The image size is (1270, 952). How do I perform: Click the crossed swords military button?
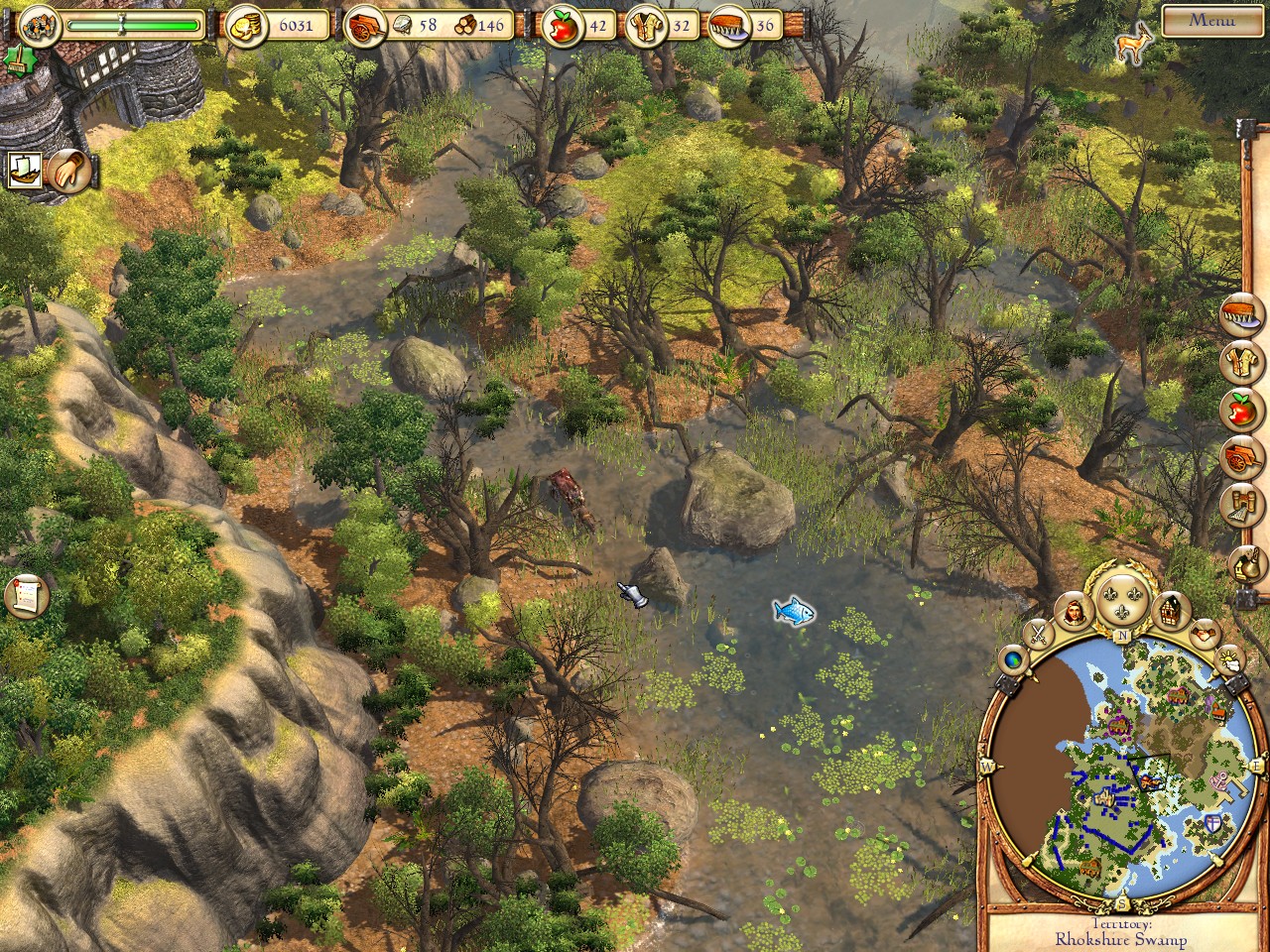[x=1038, y=632]
